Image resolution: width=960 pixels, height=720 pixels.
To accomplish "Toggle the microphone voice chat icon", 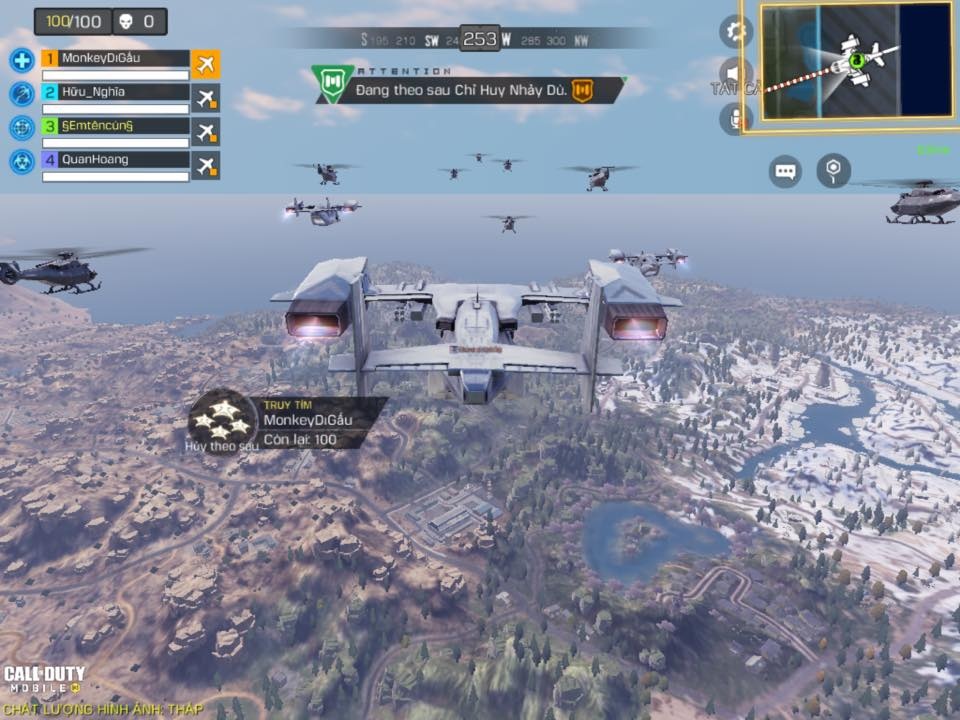I will [735, 118].
